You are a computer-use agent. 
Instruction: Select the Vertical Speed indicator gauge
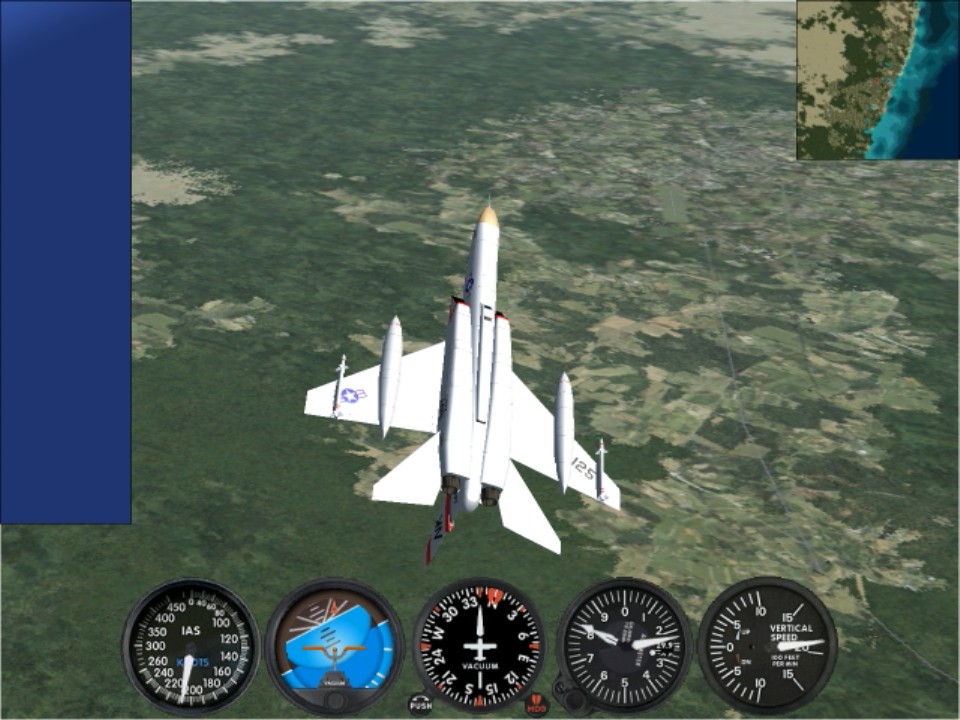point(767,645)
